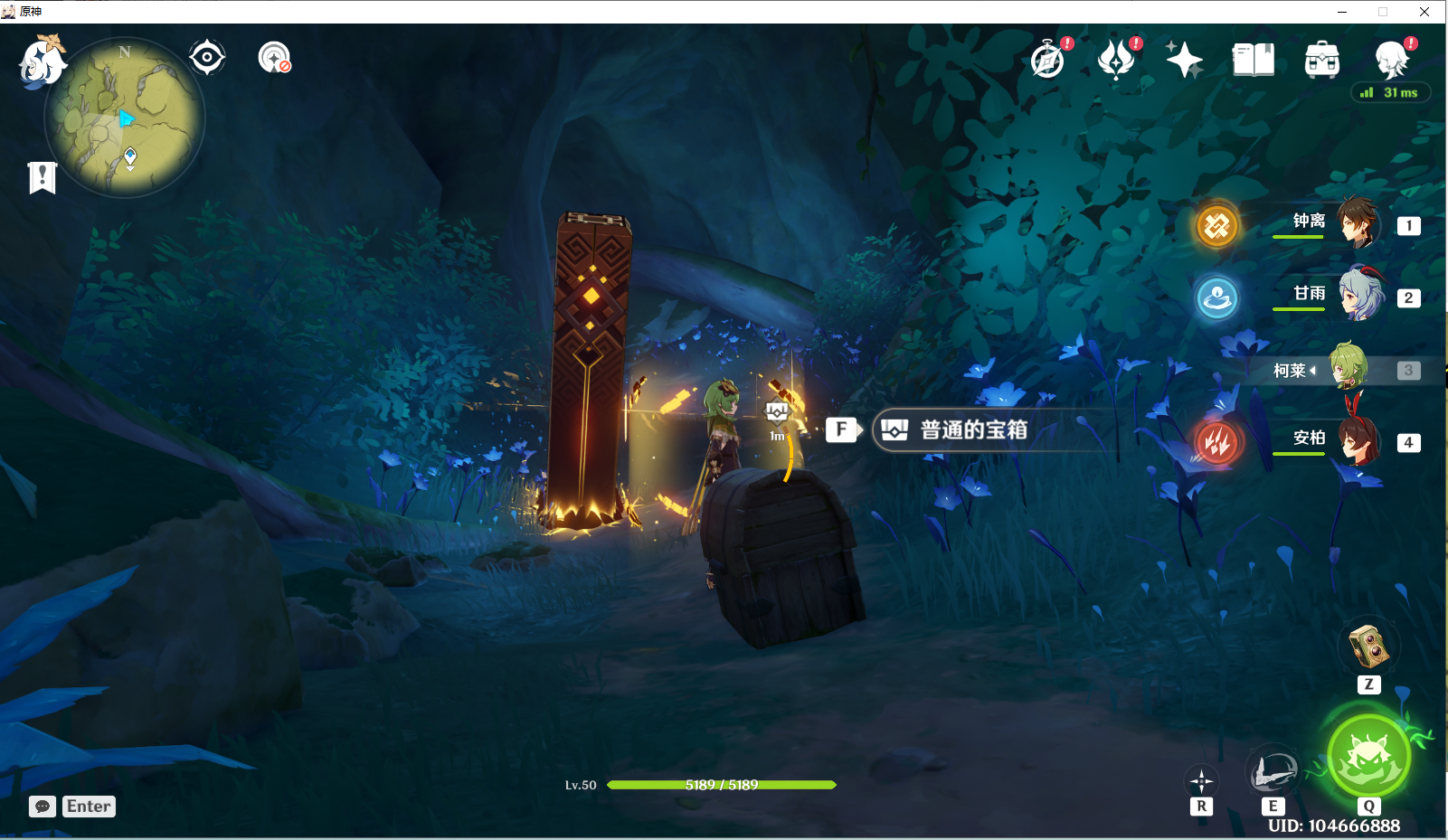Click Zhongli's gold Geo element icon
Screen dimensions: 1448x840
1217,226
